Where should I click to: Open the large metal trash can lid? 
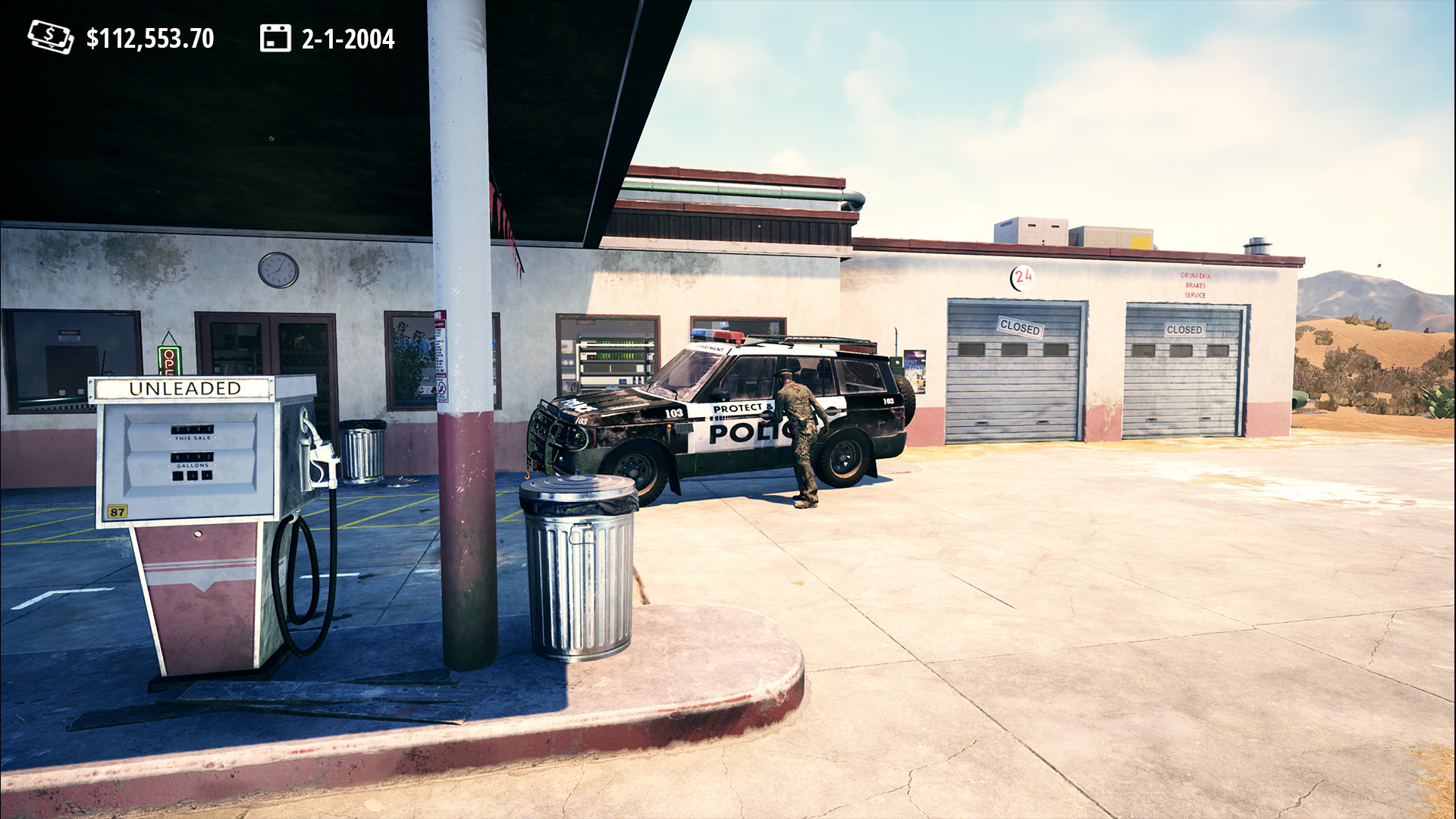(x=576, y=485)
